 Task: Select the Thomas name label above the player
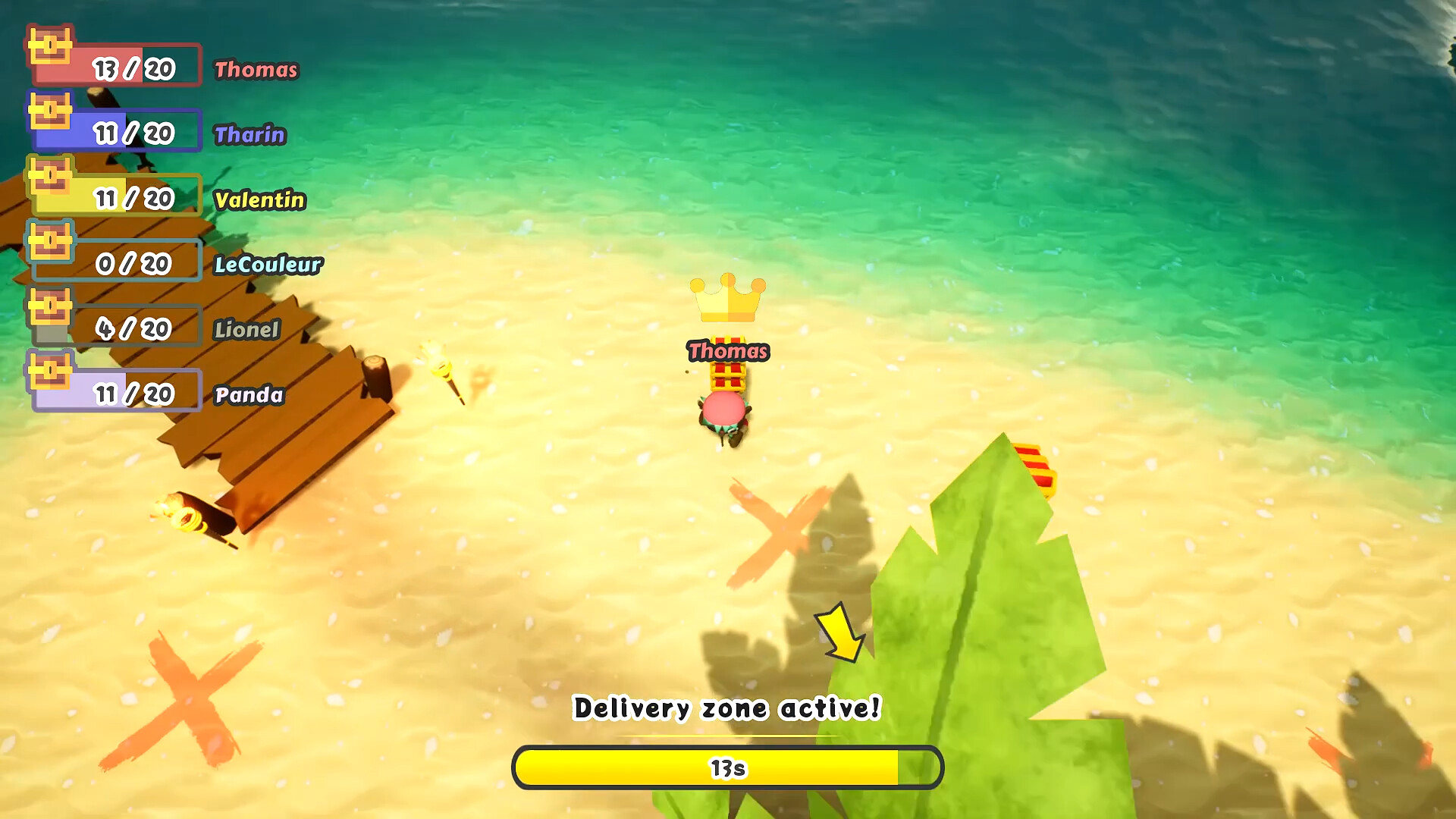(726, 351)
